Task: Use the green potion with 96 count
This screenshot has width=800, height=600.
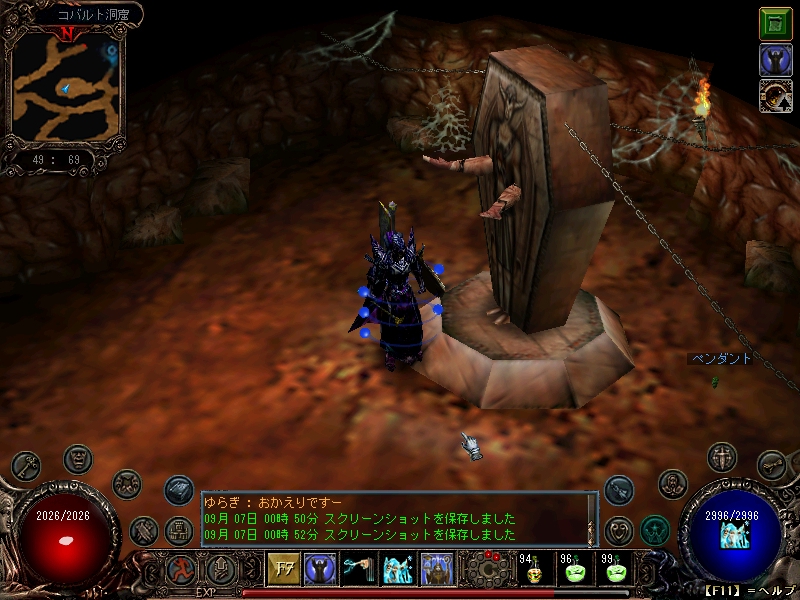Action: pyautogui.click(x=574, y=570)
